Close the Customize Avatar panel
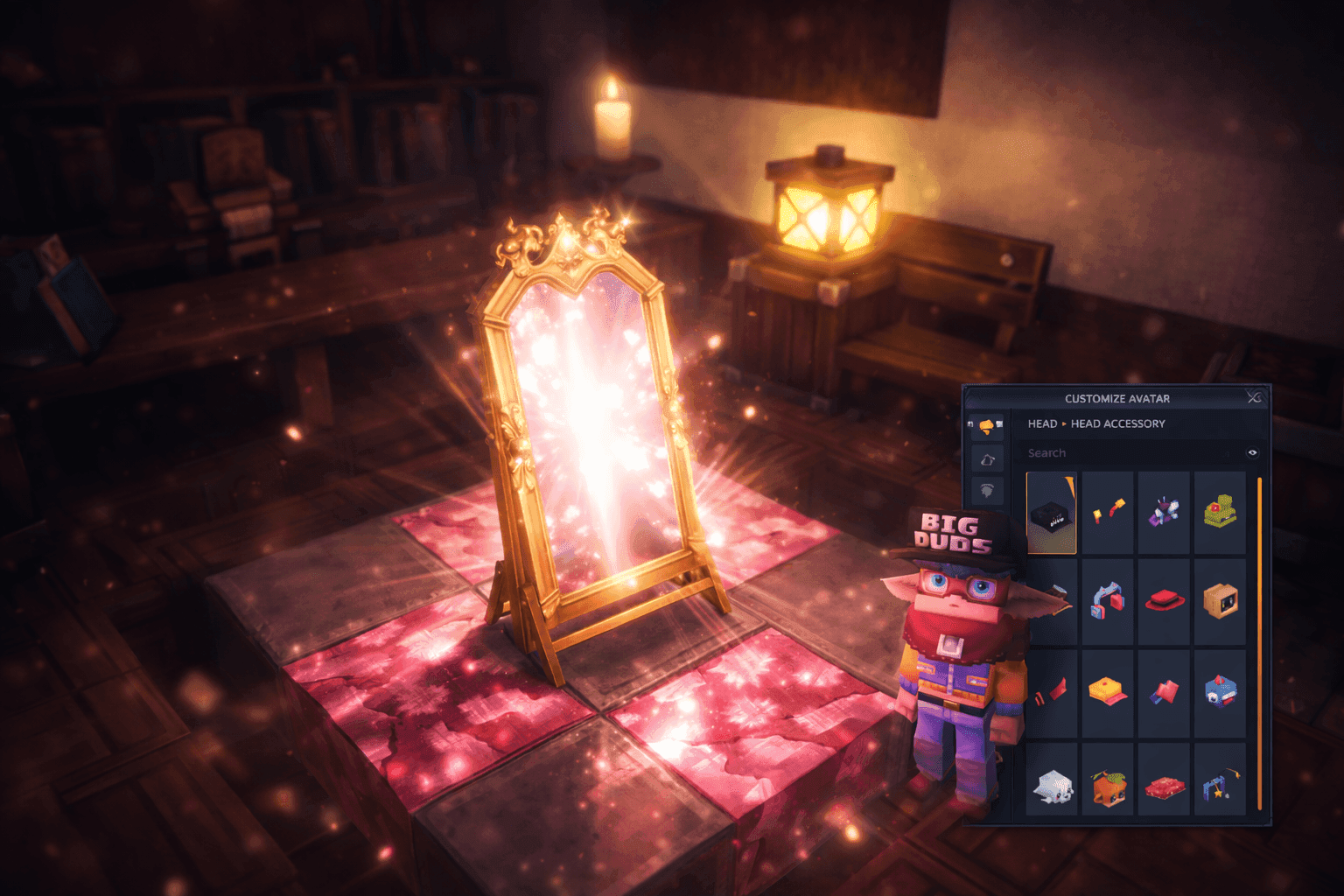 (1254, 398)
